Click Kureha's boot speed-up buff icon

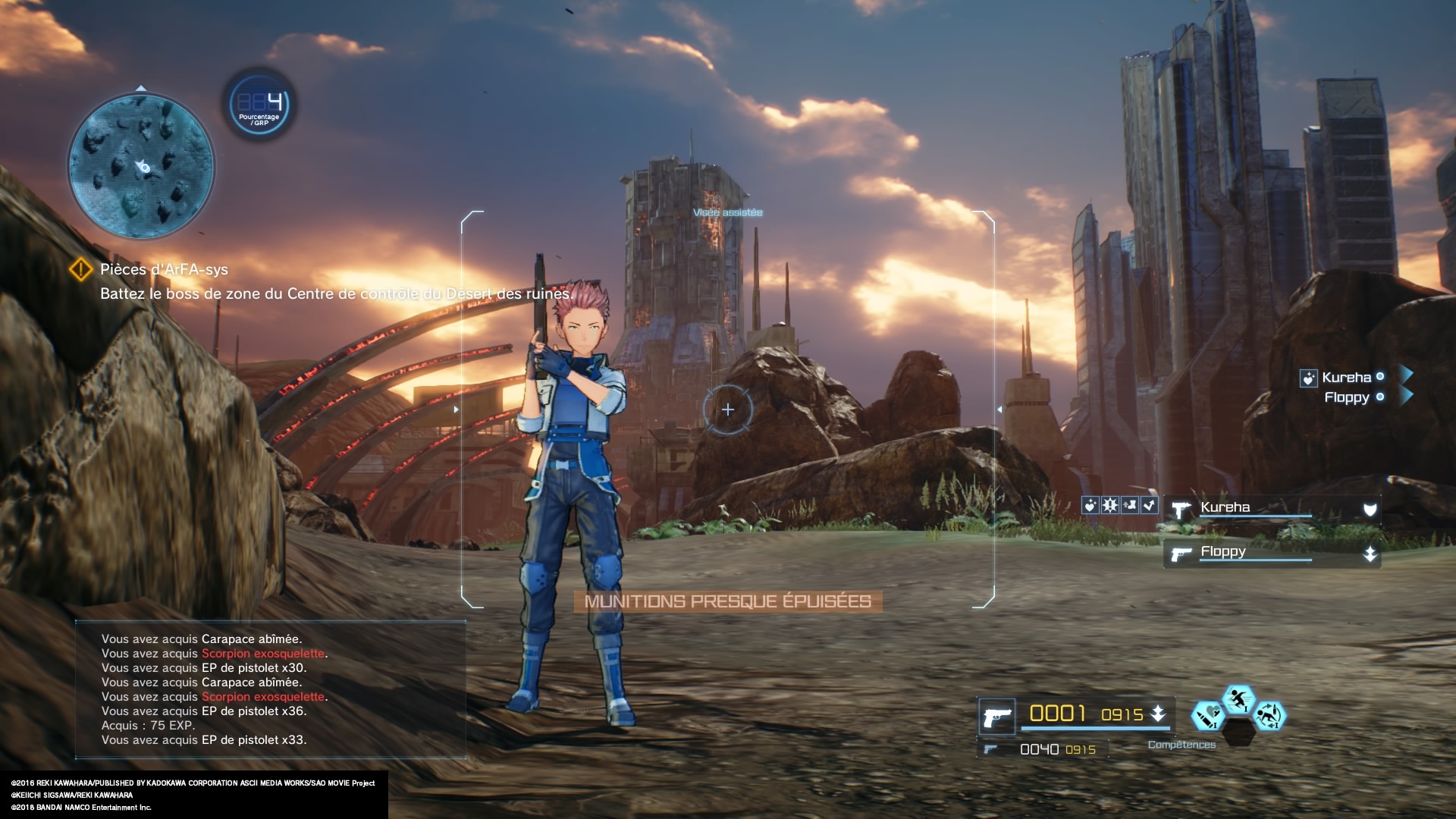[x=1130, y=505]
